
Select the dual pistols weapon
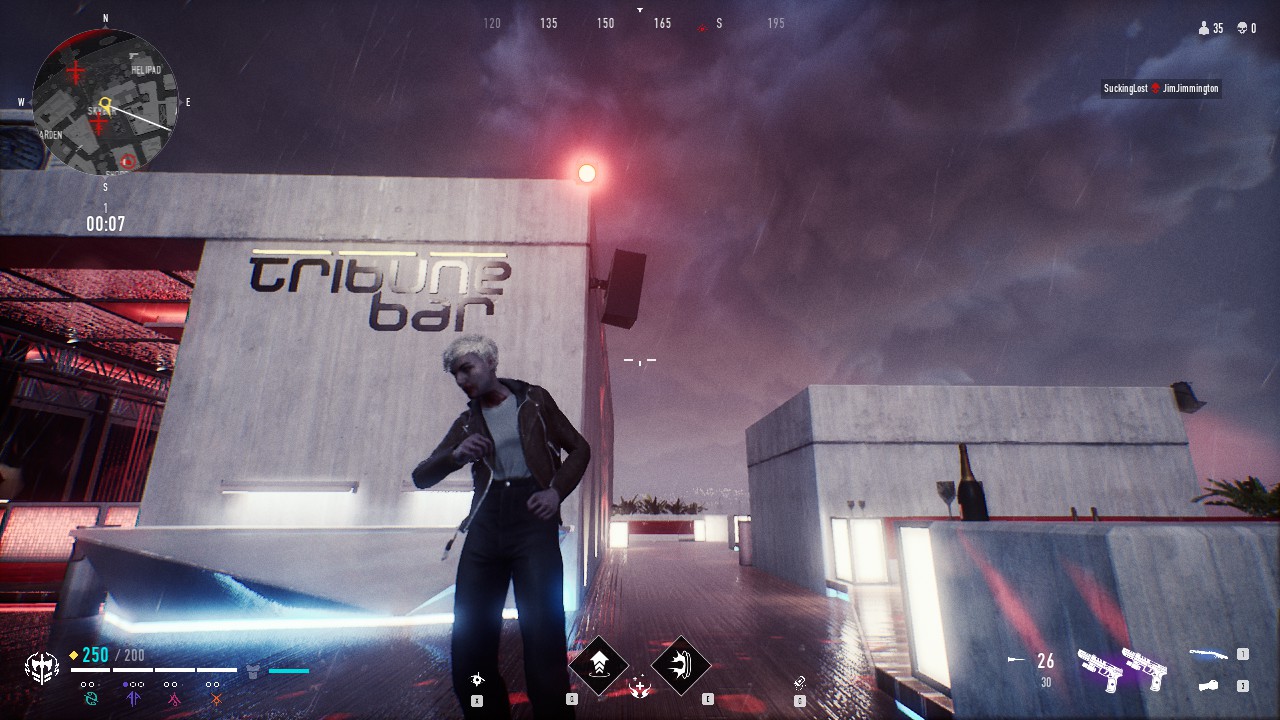point(1122,668)
